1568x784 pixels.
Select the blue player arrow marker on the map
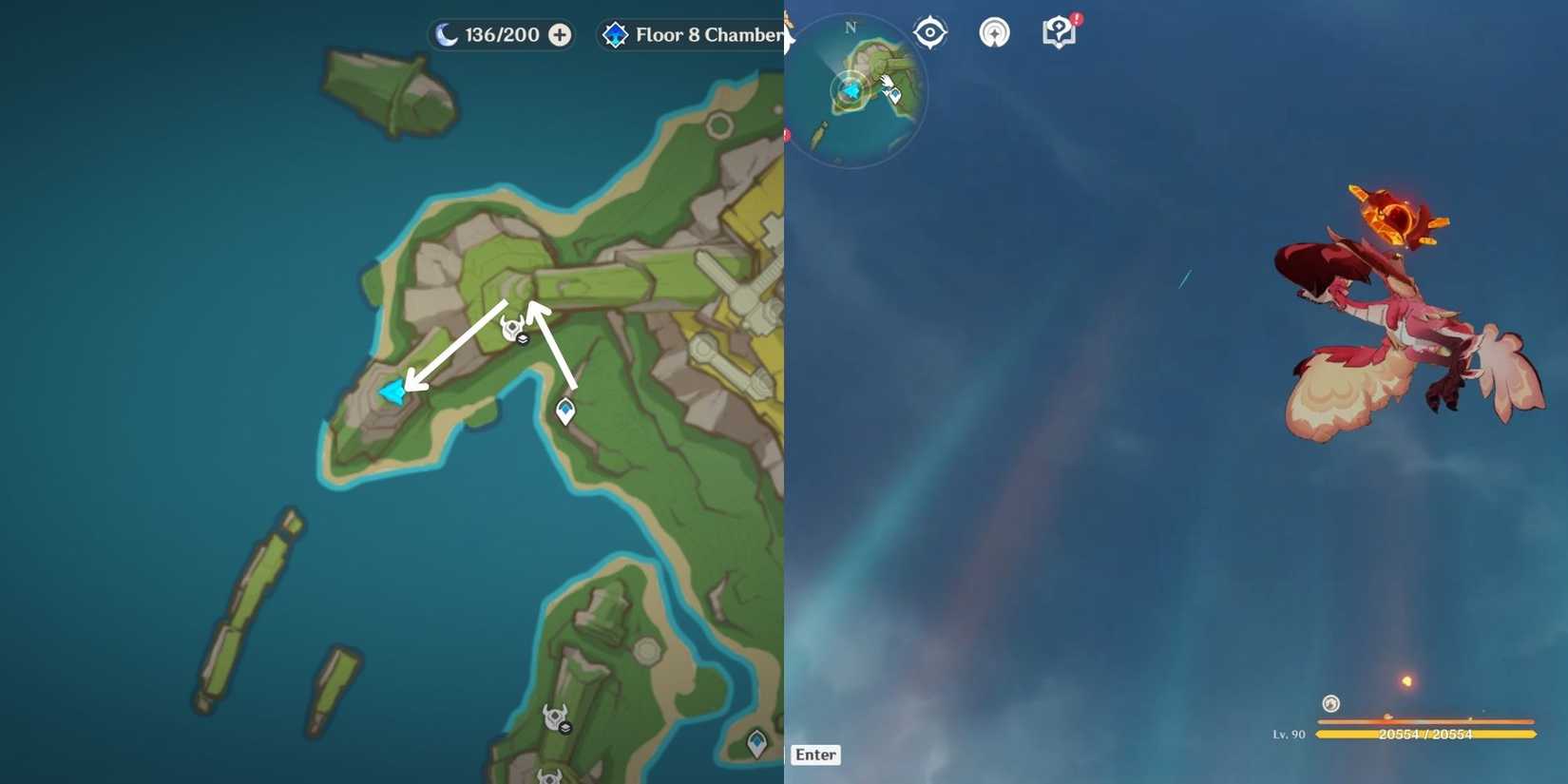(x=392, y=390)
